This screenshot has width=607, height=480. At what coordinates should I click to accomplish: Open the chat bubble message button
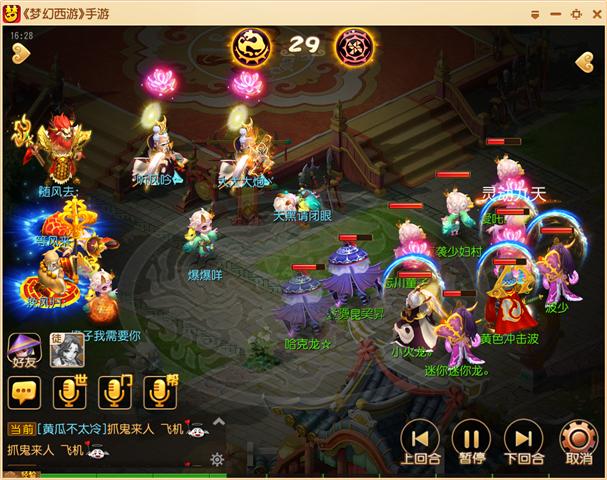tap(25, 392)
